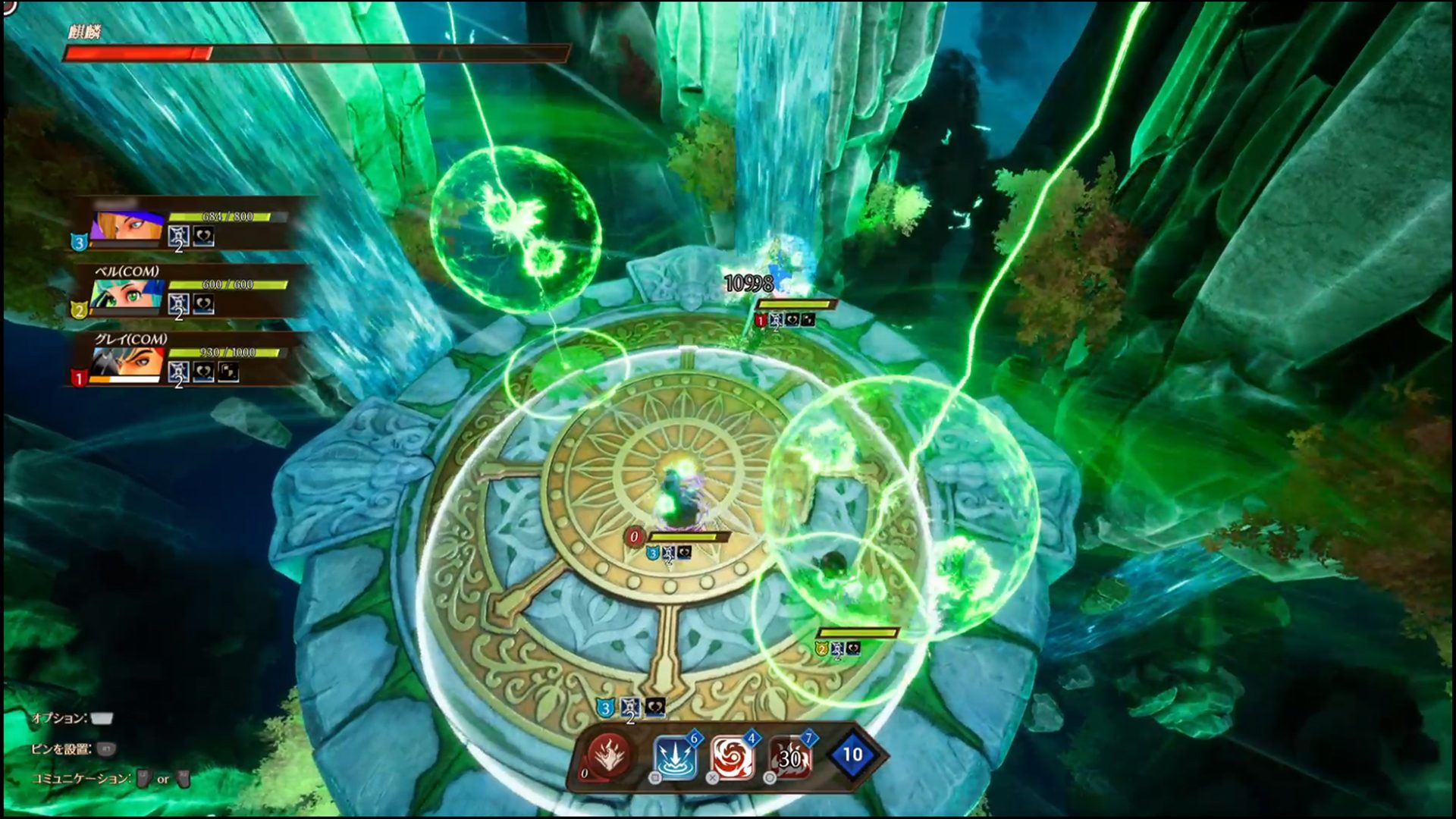Select the グレイ(COM) party portrait
Screen dimensions: 1456x819
(127, 363)
